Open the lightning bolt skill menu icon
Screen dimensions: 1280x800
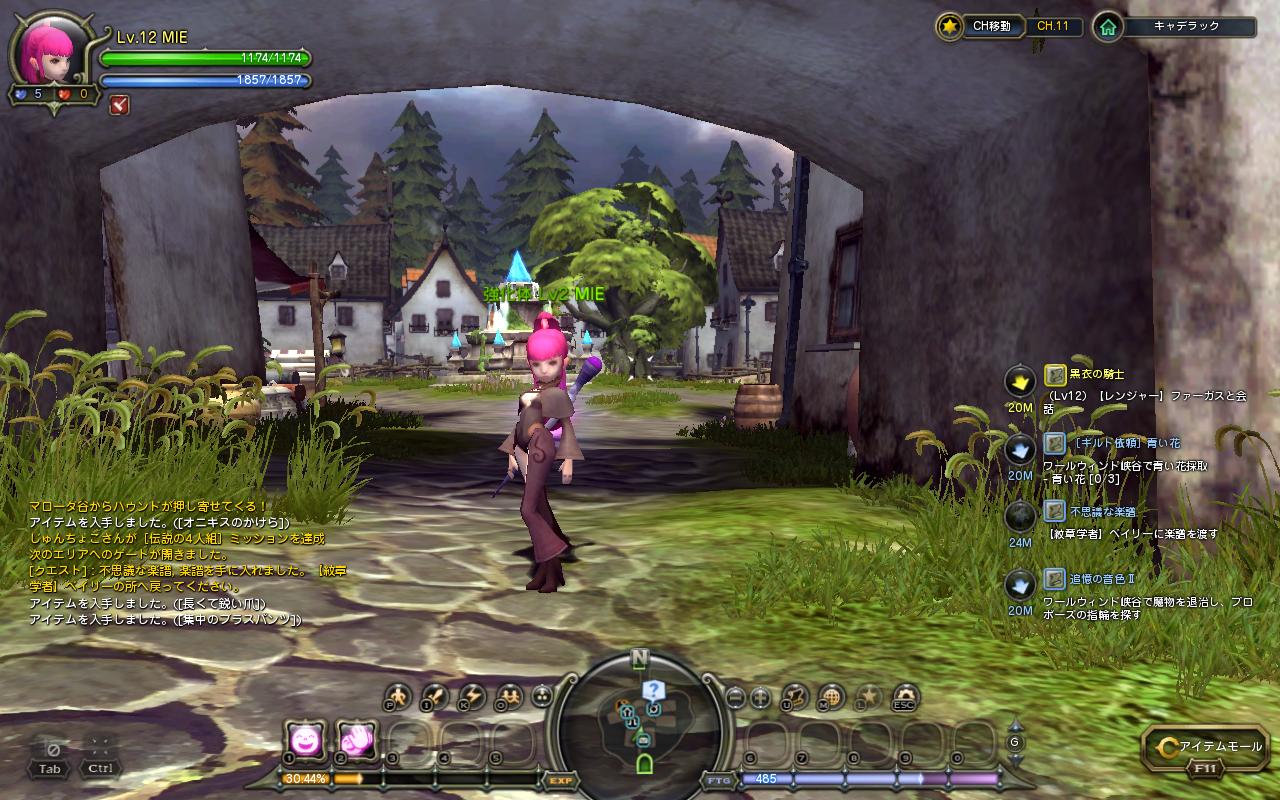[x=471, y=696]
